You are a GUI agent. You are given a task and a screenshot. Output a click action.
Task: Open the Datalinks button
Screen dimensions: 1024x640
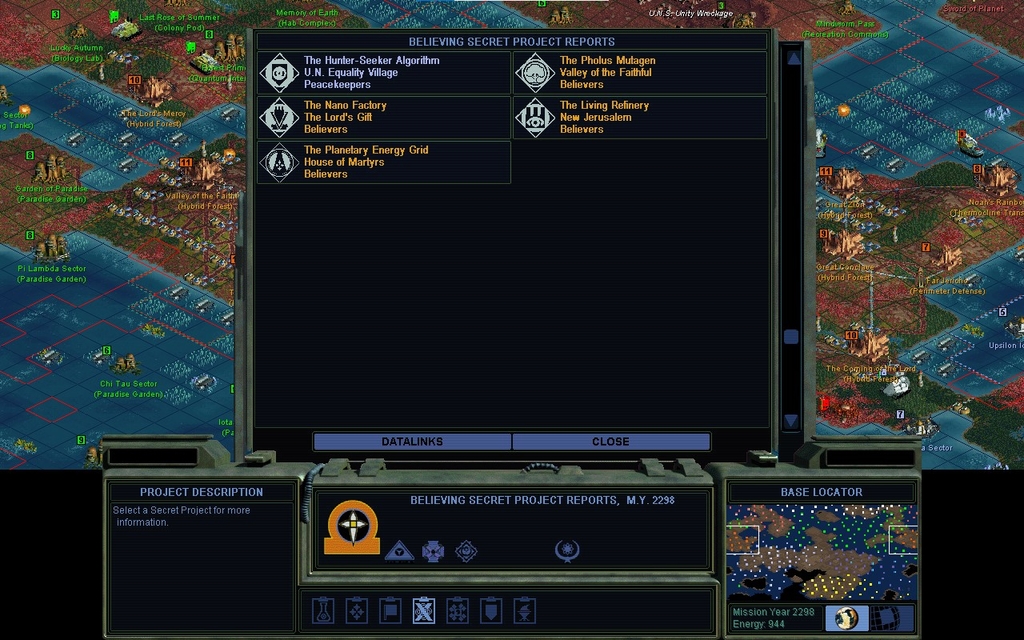pos(412,441)
